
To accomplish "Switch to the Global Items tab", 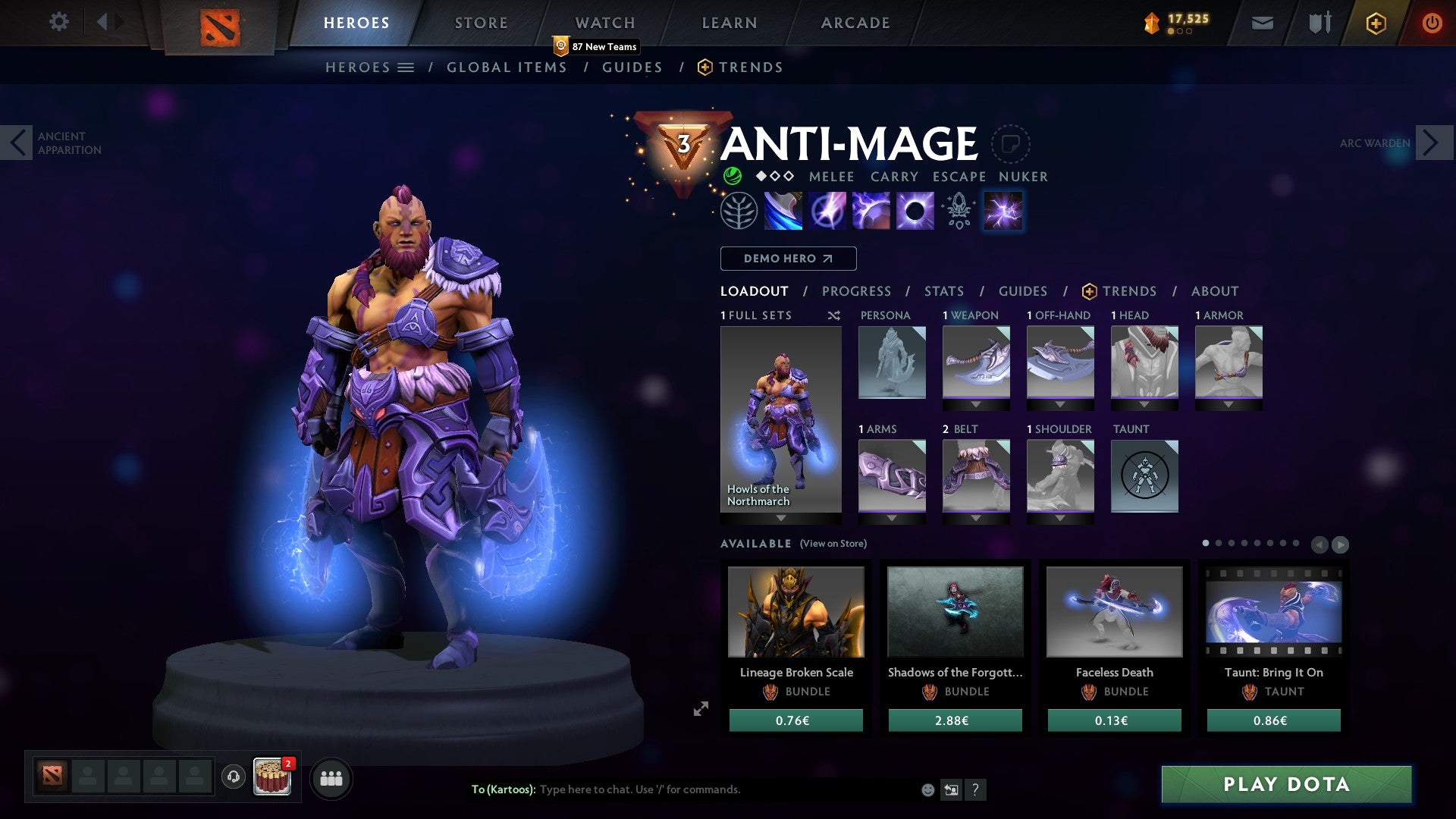I will click(507, 67).
